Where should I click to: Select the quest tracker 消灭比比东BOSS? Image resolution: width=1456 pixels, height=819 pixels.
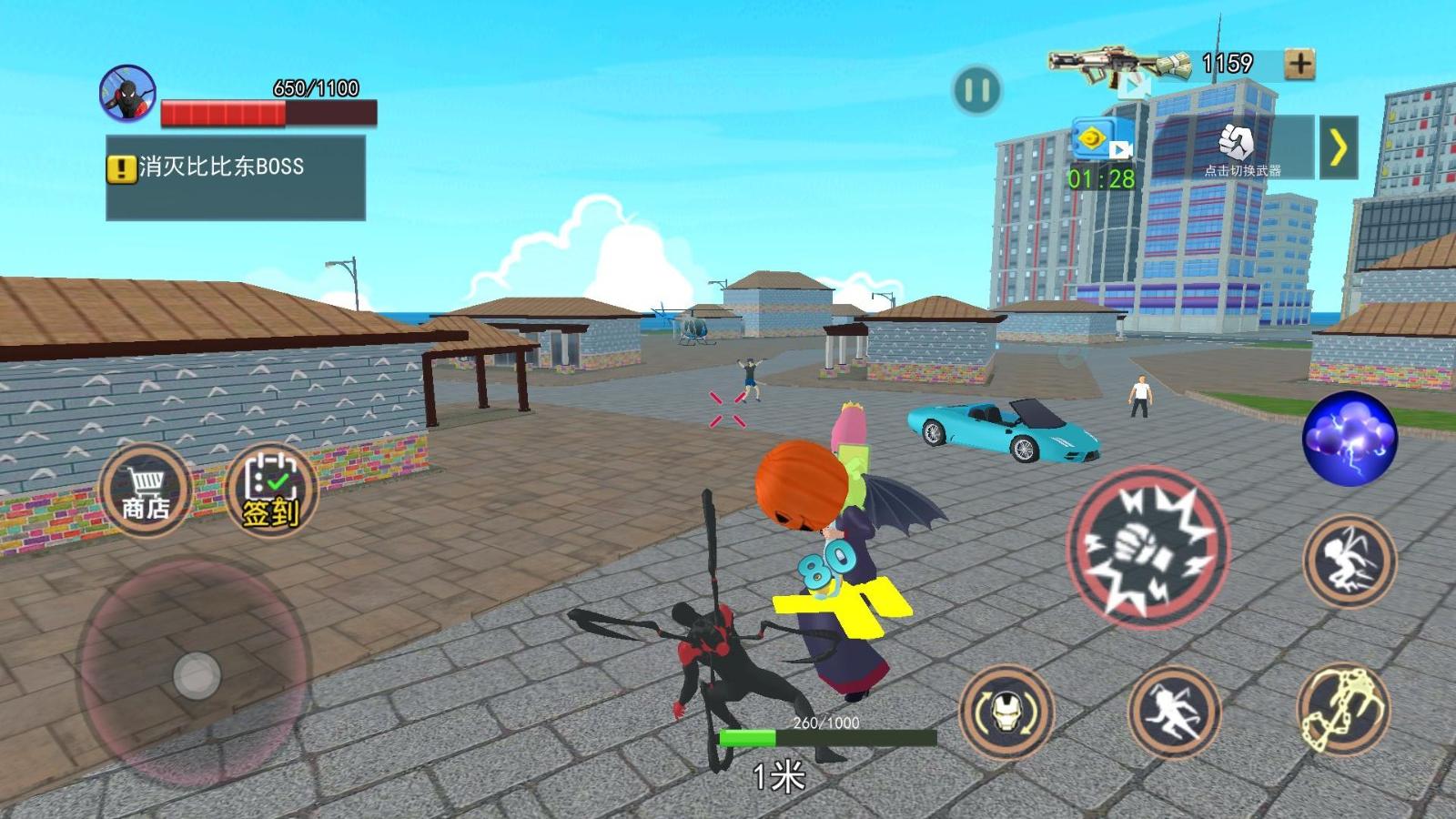235,177
